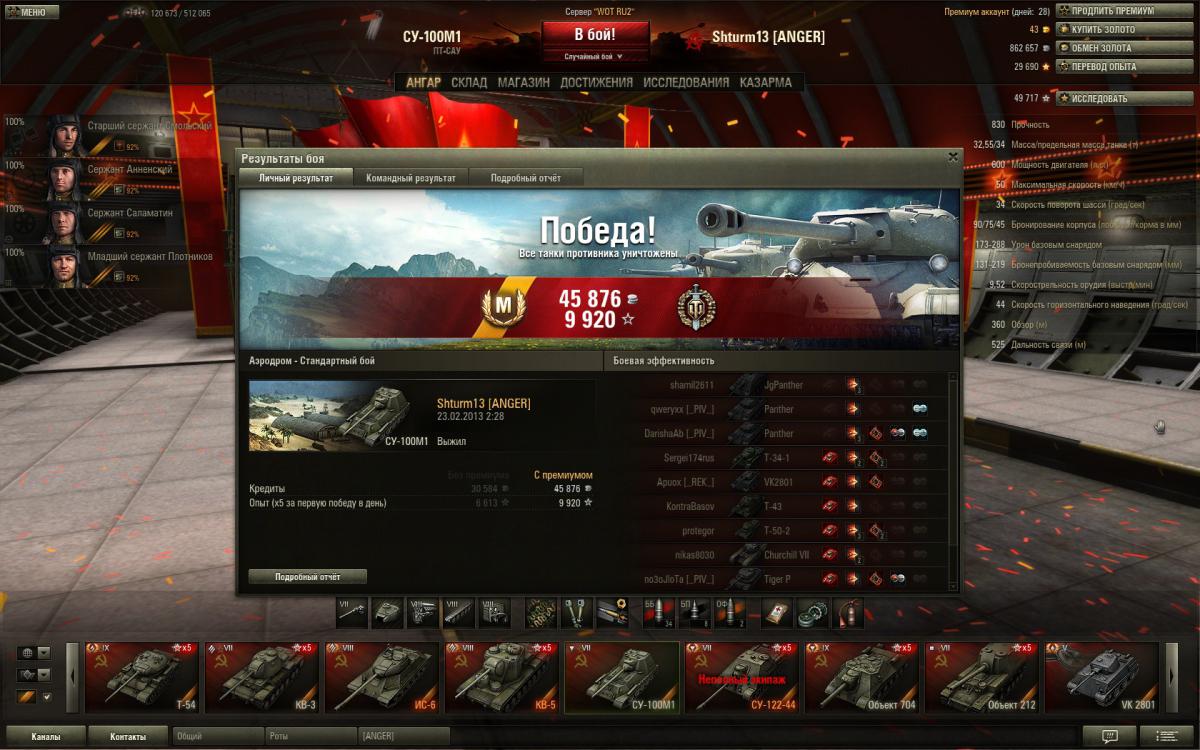This screenshot has height=750, width=1200.
Task: Switch to the Казарма section
Action: coord(765,83)
